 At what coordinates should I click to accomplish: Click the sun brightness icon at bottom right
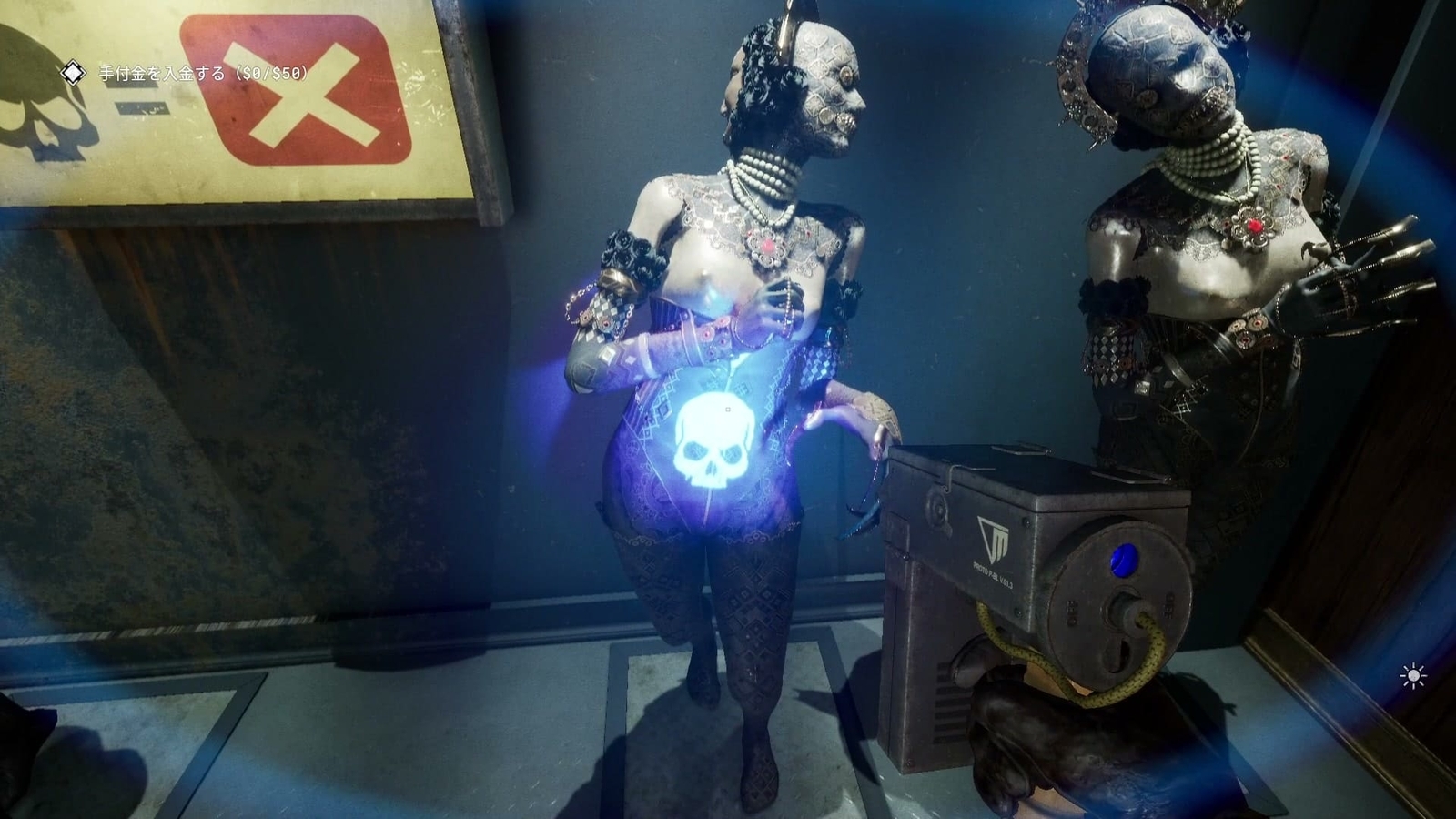point(1412,675)
